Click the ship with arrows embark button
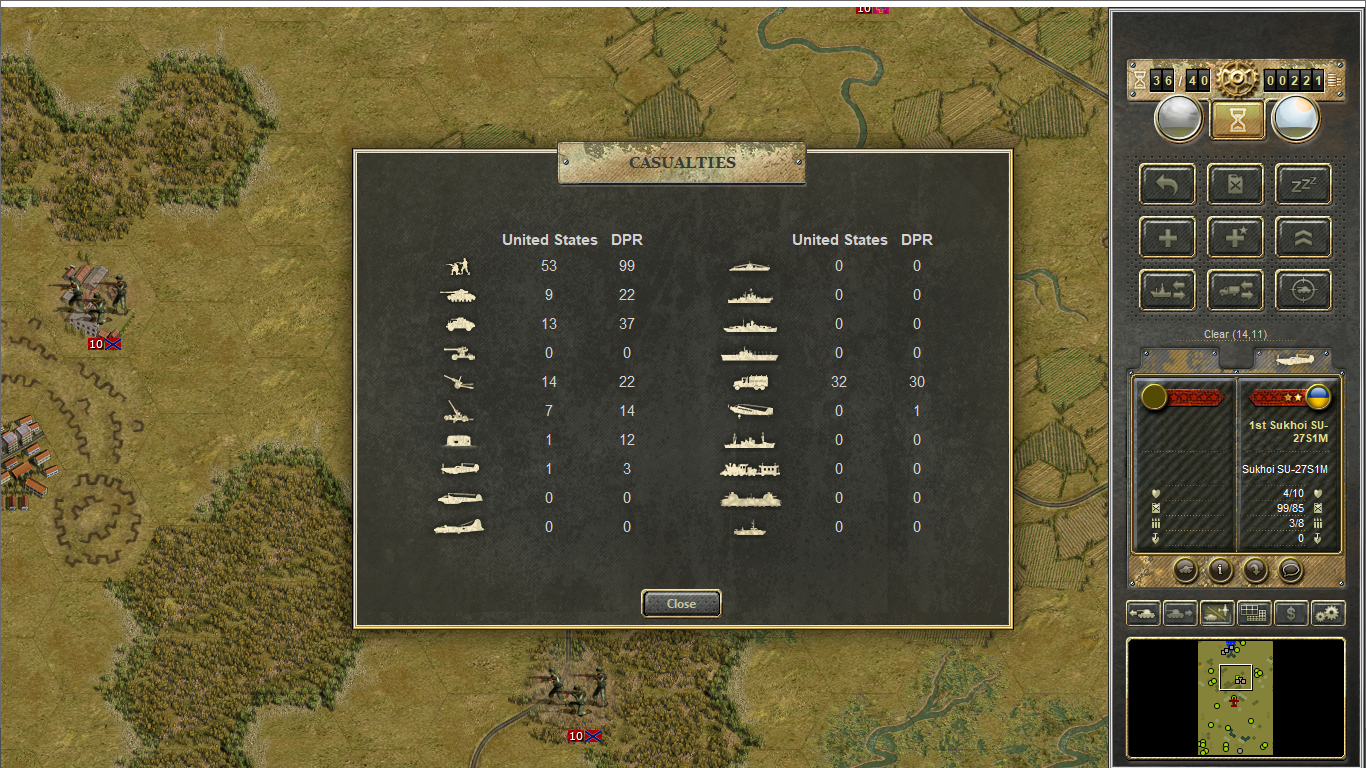Viewport: 1366px width, 768px height. pyautogui.click(x=1167, y=291)
